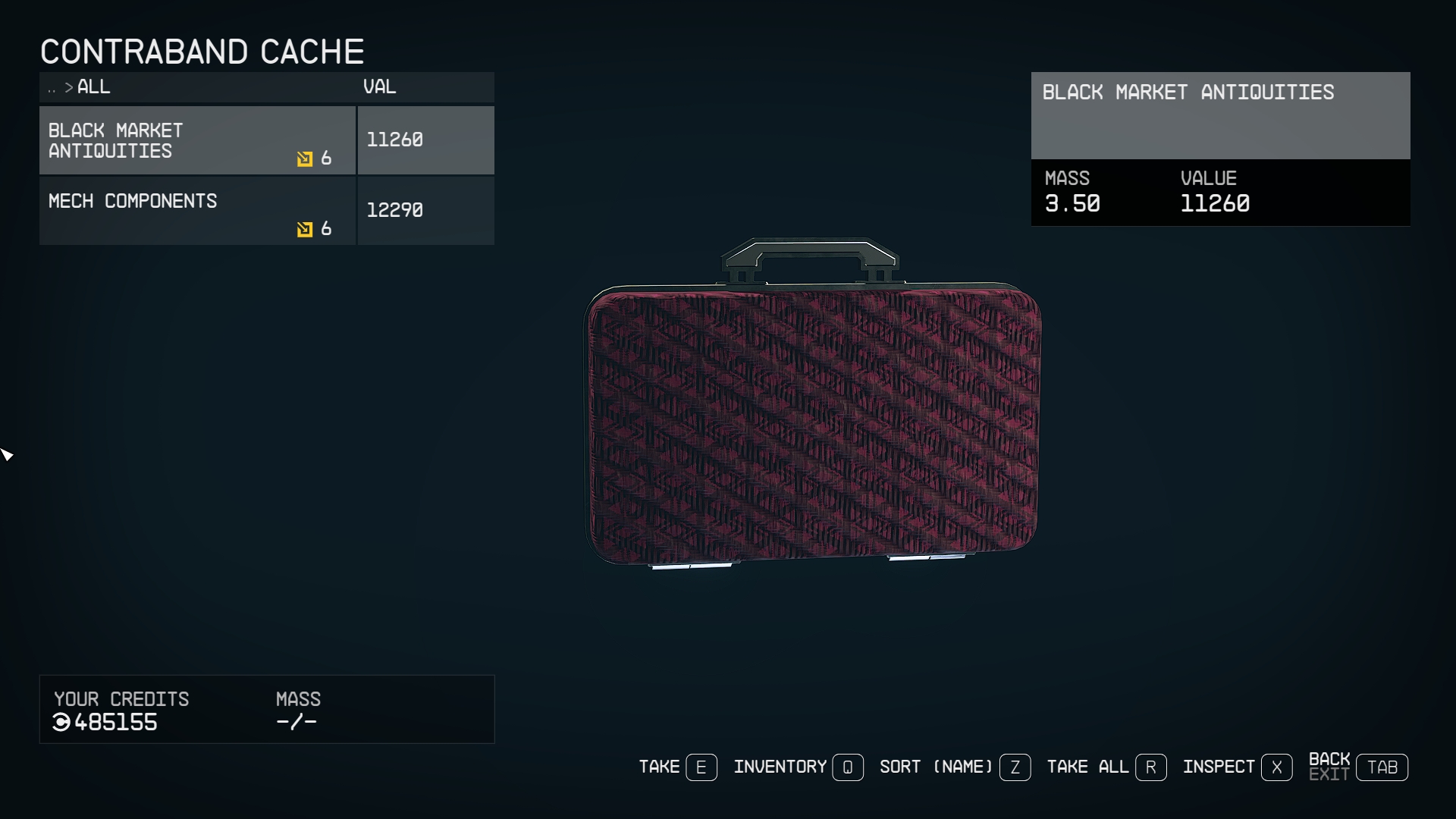
Task: Select the Black Market Antiquities row
Action: [x=197, y=140]
